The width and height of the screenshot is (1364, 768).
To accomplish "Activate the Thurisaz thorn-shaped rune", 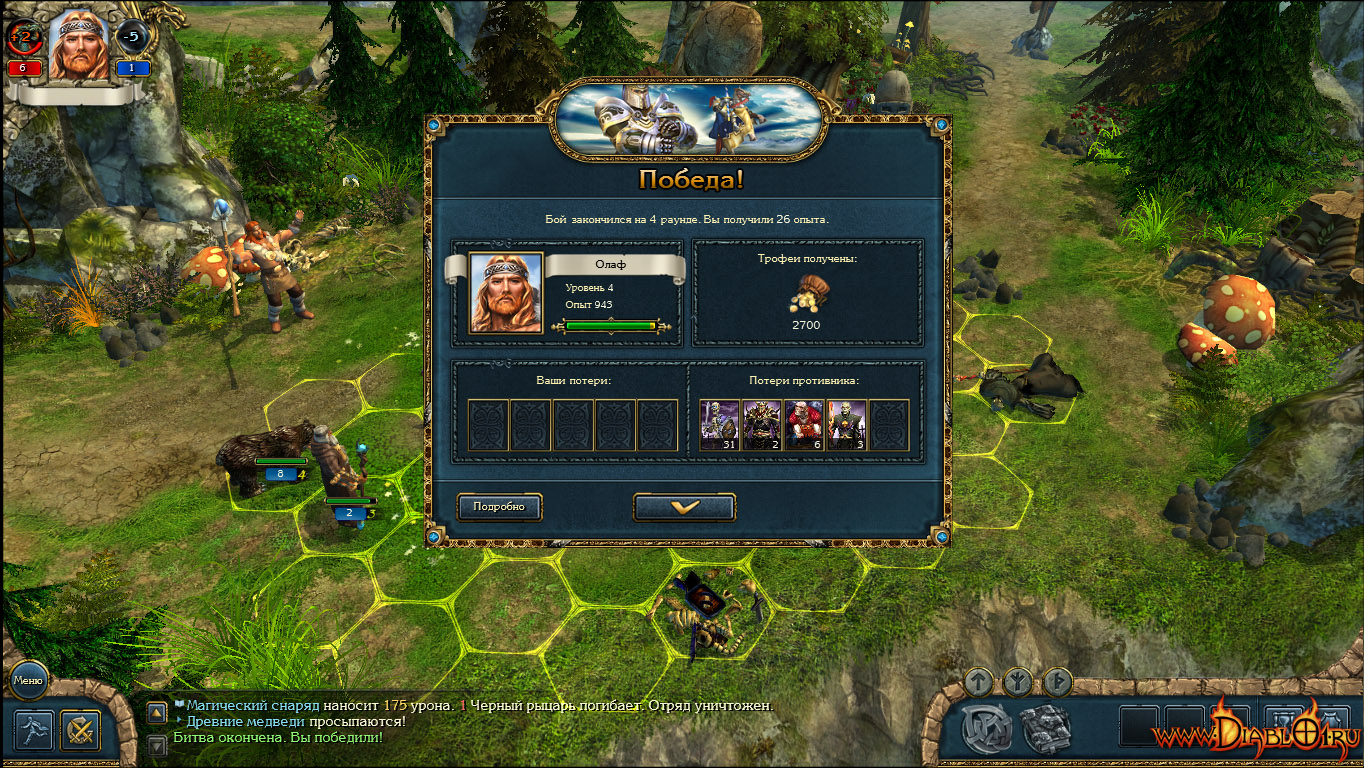I will [1057, 682].
